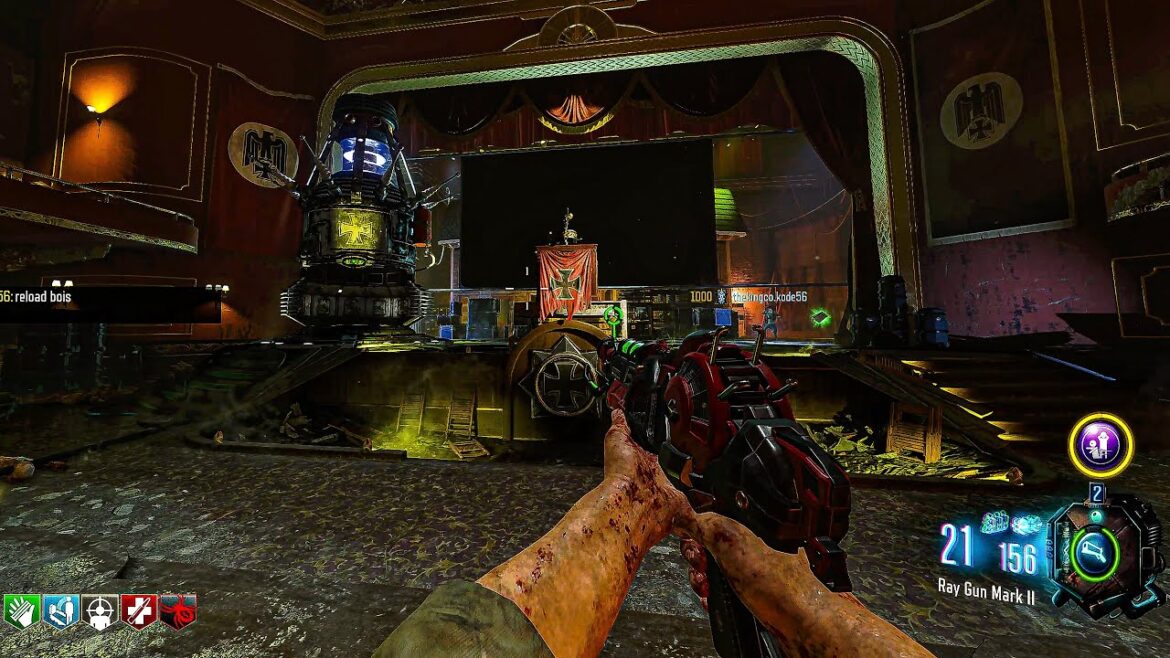
Task: Click the Deadshot crosshair perk icon
Action: pos(99,611)
